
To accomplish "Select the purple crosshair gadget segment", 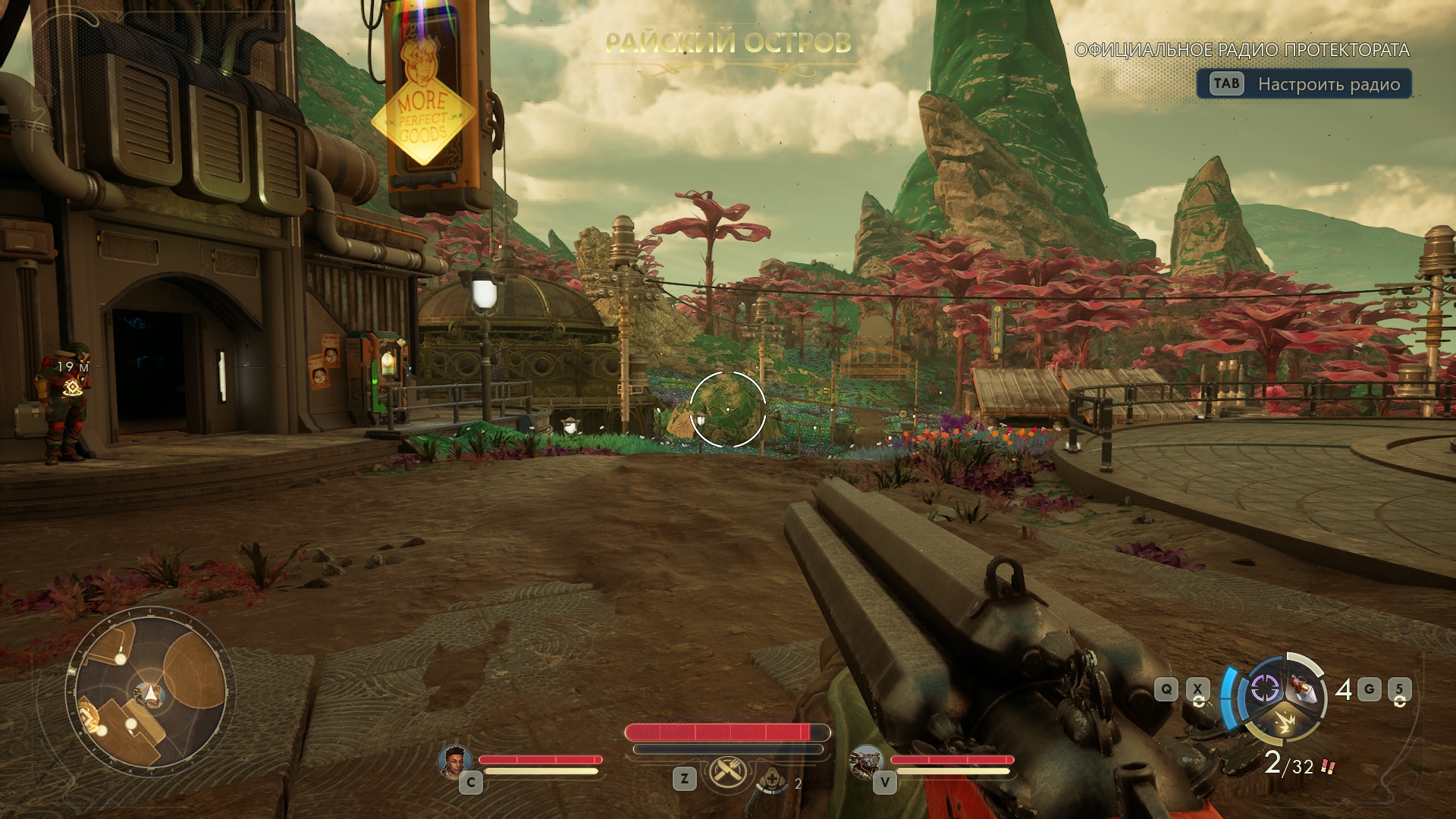I will [x=1264, y=688].
